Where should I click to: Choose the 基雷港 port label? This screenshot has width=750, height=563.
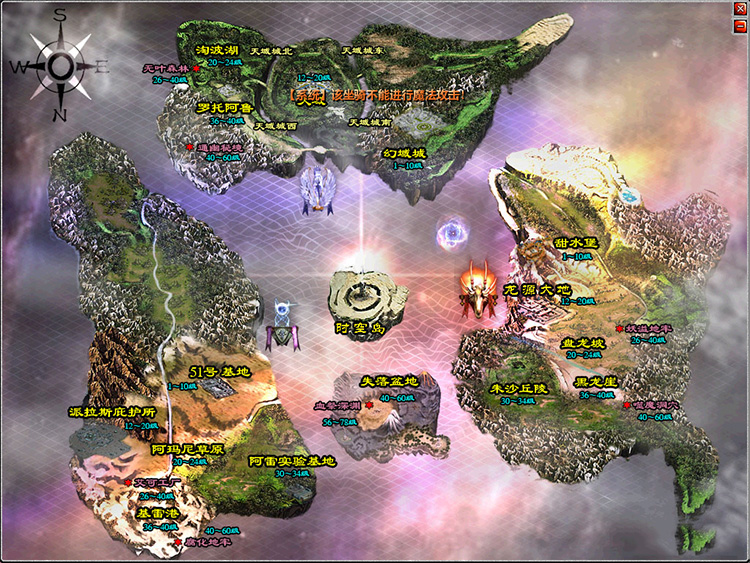[158, 513]
